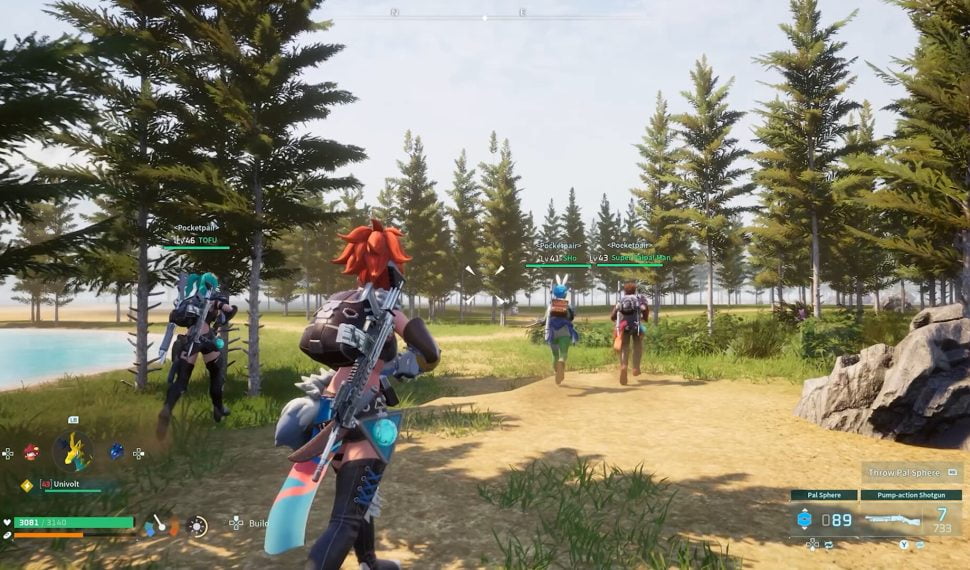The height and width of the screenshot is (570, 970).
Task: Choose the red mushroom-cap pal icon
Action: (x=31, y=452)
